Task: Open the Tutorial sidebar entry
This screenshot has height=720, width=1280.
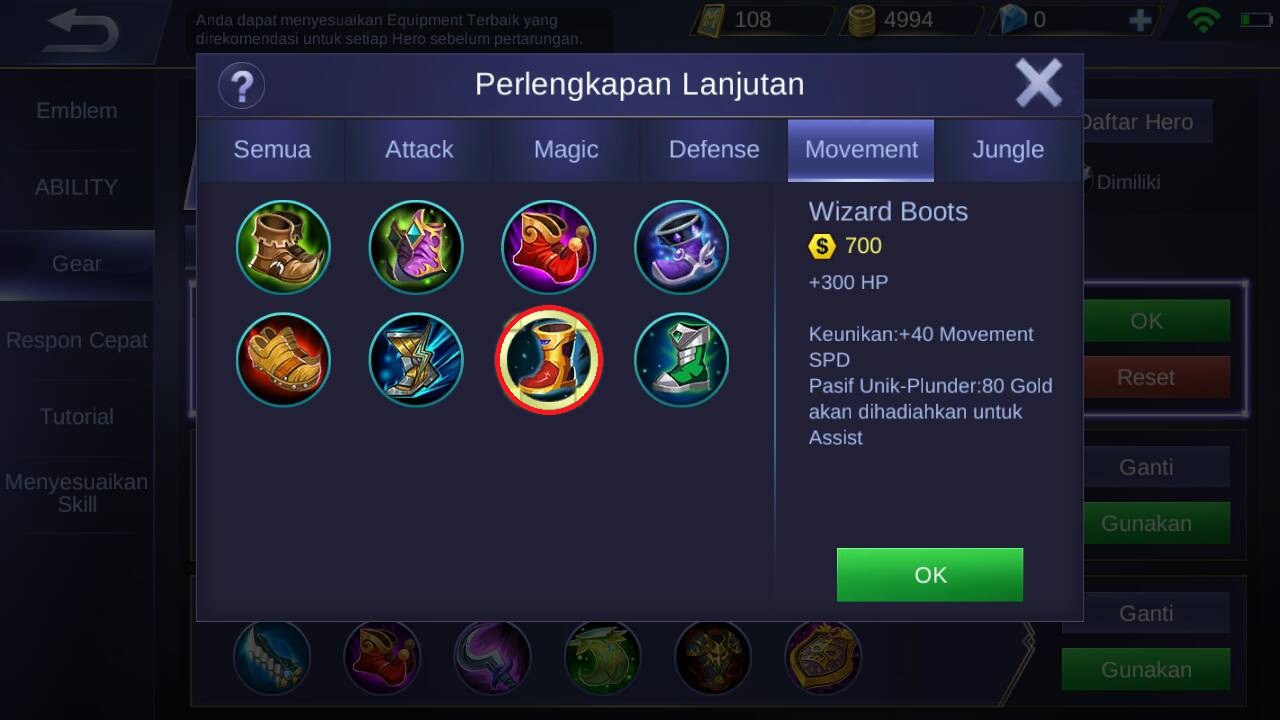Action: click(x=77, y=417)
